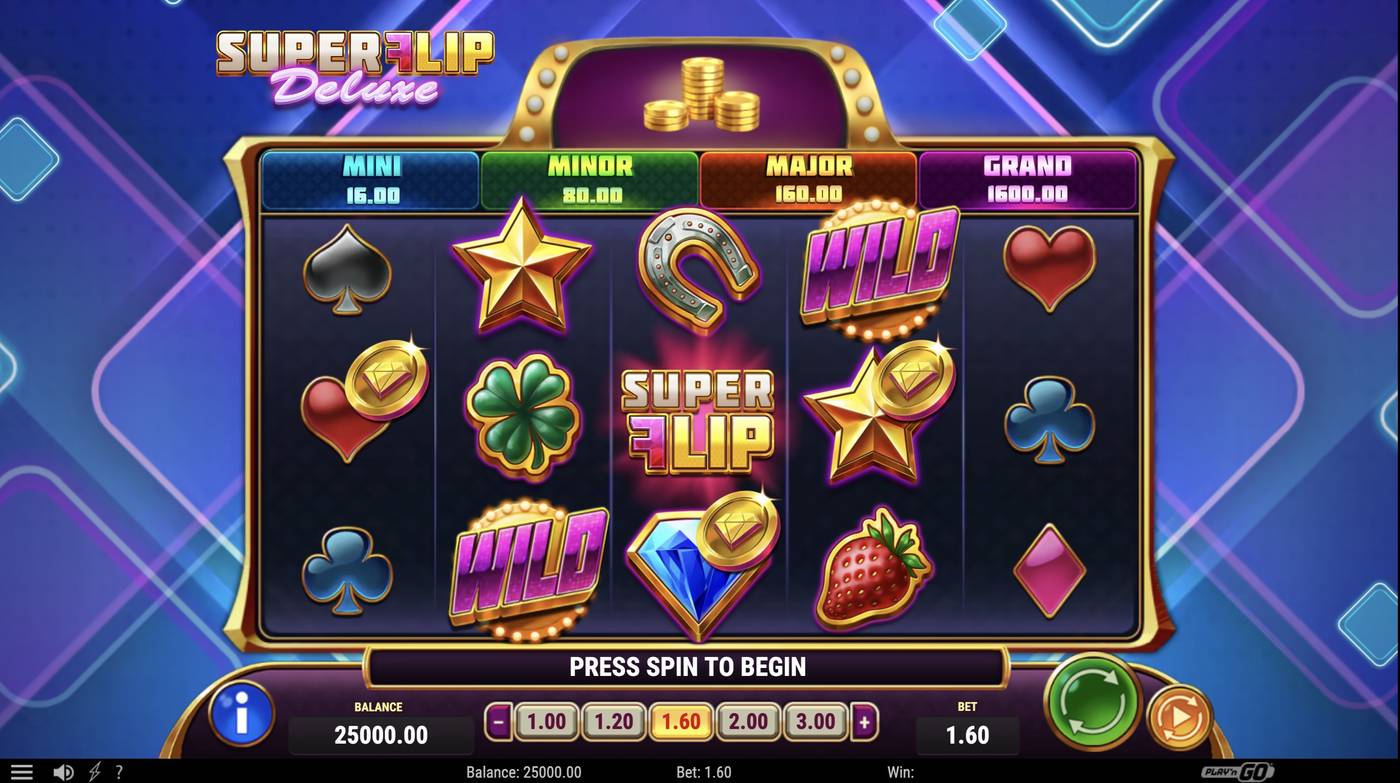Open the Major jackpot display
Viewport: 1400px width, 783px height.
[807, 180]
